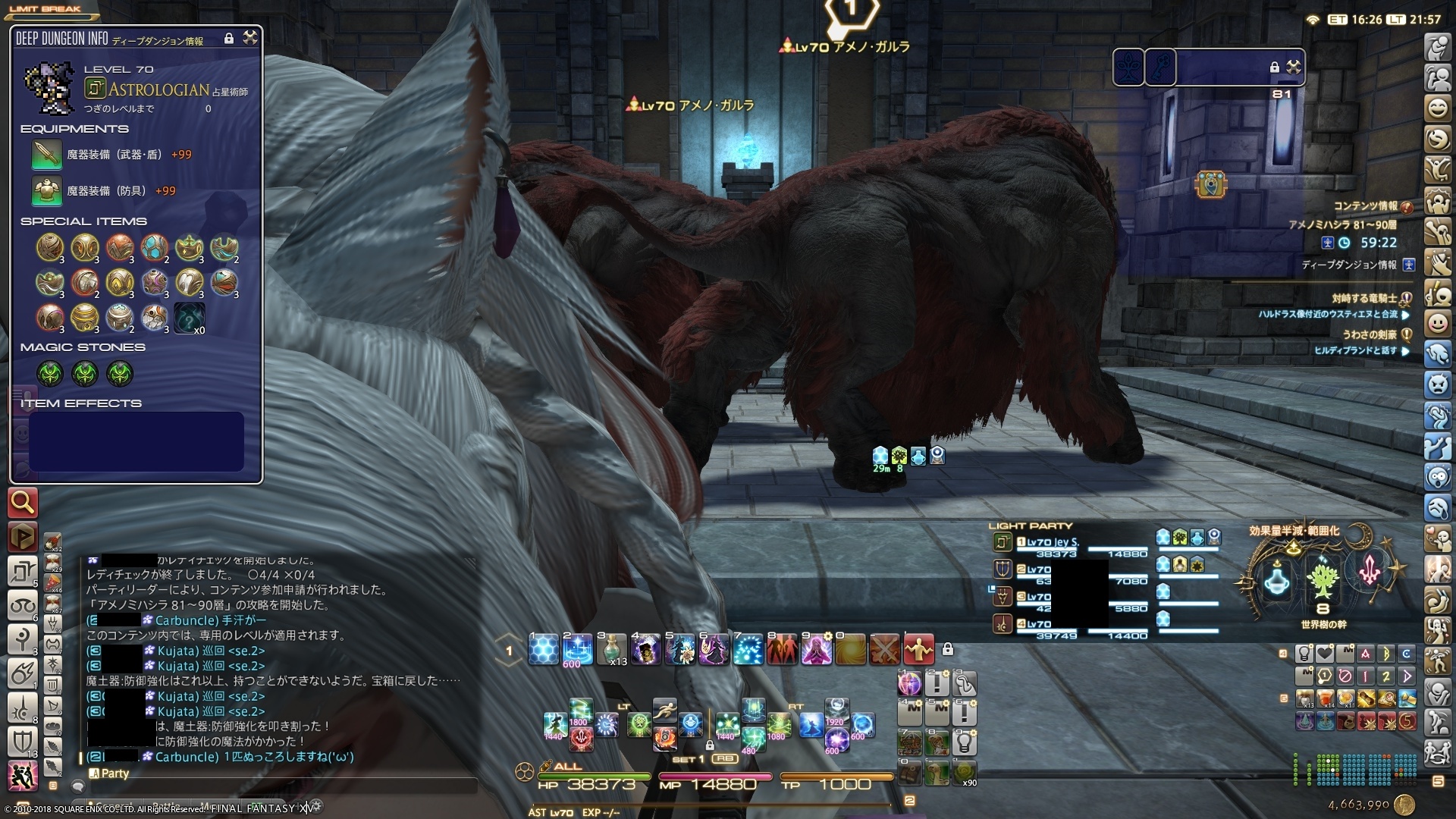
Task: Click the Party chat channel label
Action: (115, 773)
